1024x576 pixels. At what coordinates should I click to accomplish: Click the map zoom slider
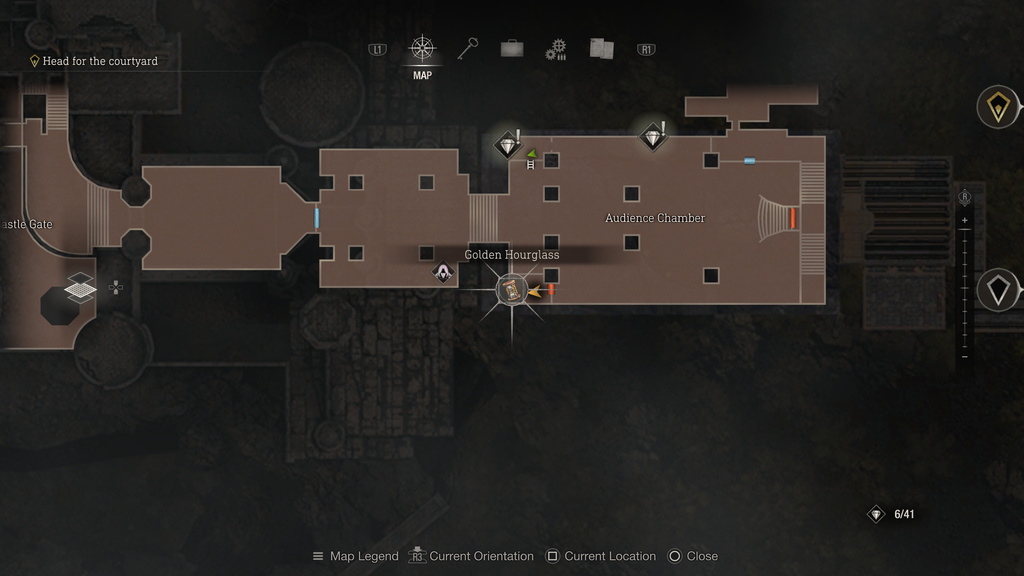click(964, 288)
